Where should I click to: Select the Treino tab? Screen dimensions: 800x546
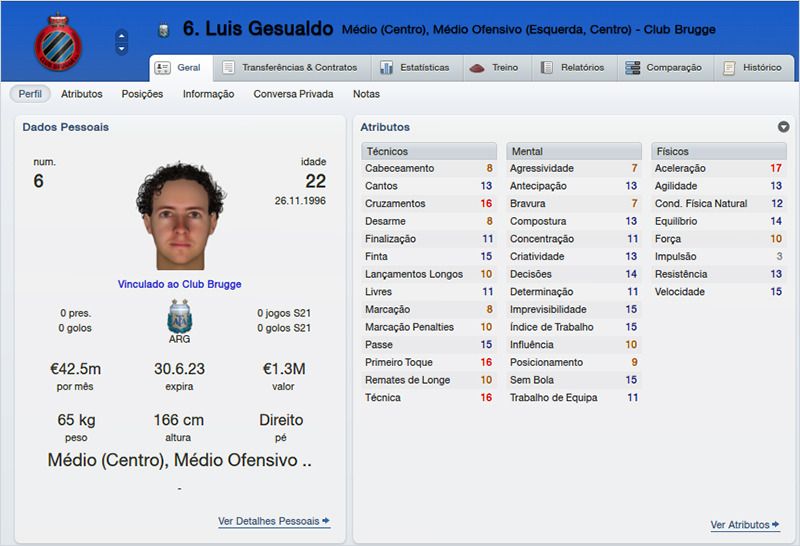tap(494, 68)
